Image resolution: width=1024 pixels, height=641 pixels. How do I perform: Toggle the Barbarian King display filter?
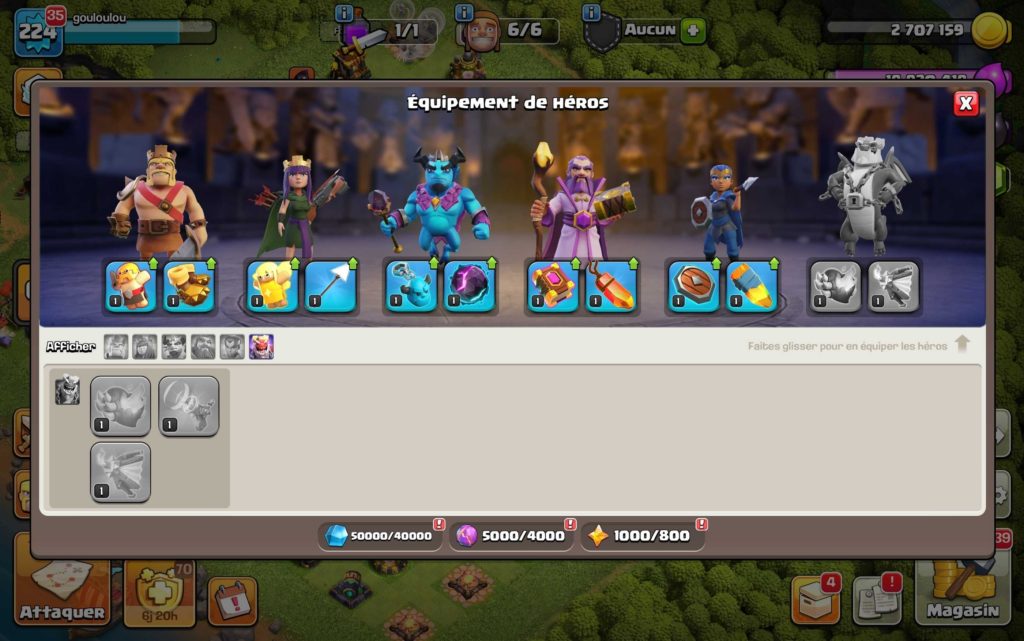click(x=116, y=347)
